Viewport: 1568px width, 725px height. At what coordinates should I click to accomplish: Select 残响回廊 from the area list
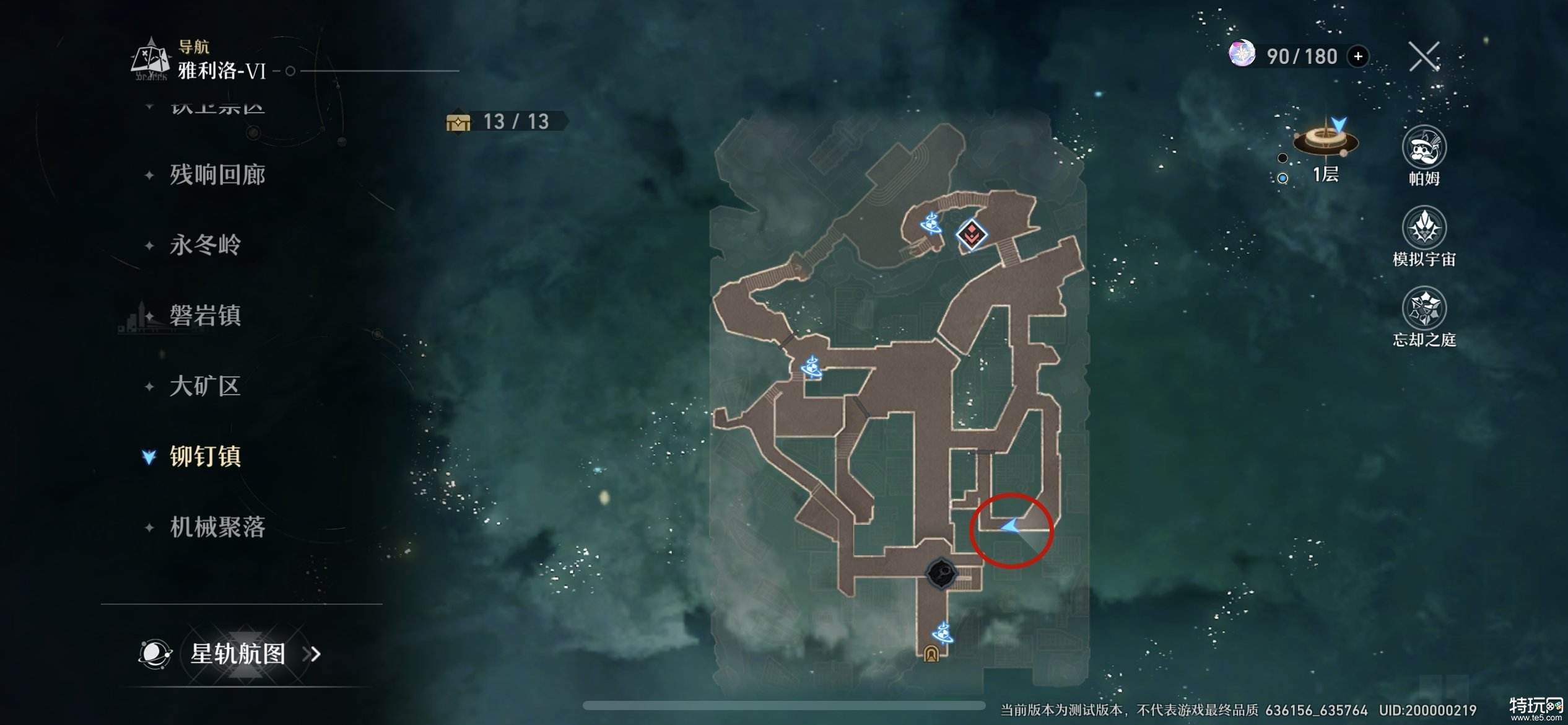click(x=217, y=175)
